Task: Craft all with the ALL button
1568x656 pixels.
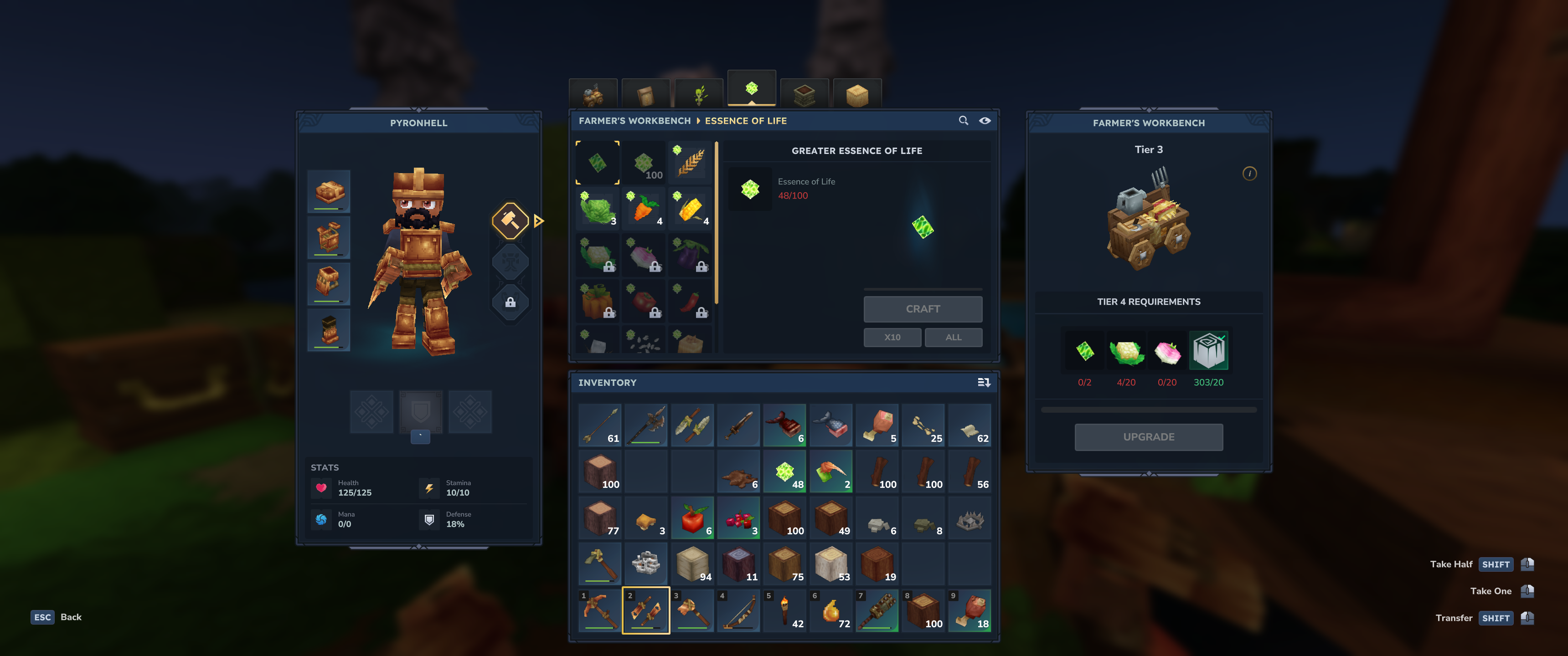Action: tap(953, 337)
